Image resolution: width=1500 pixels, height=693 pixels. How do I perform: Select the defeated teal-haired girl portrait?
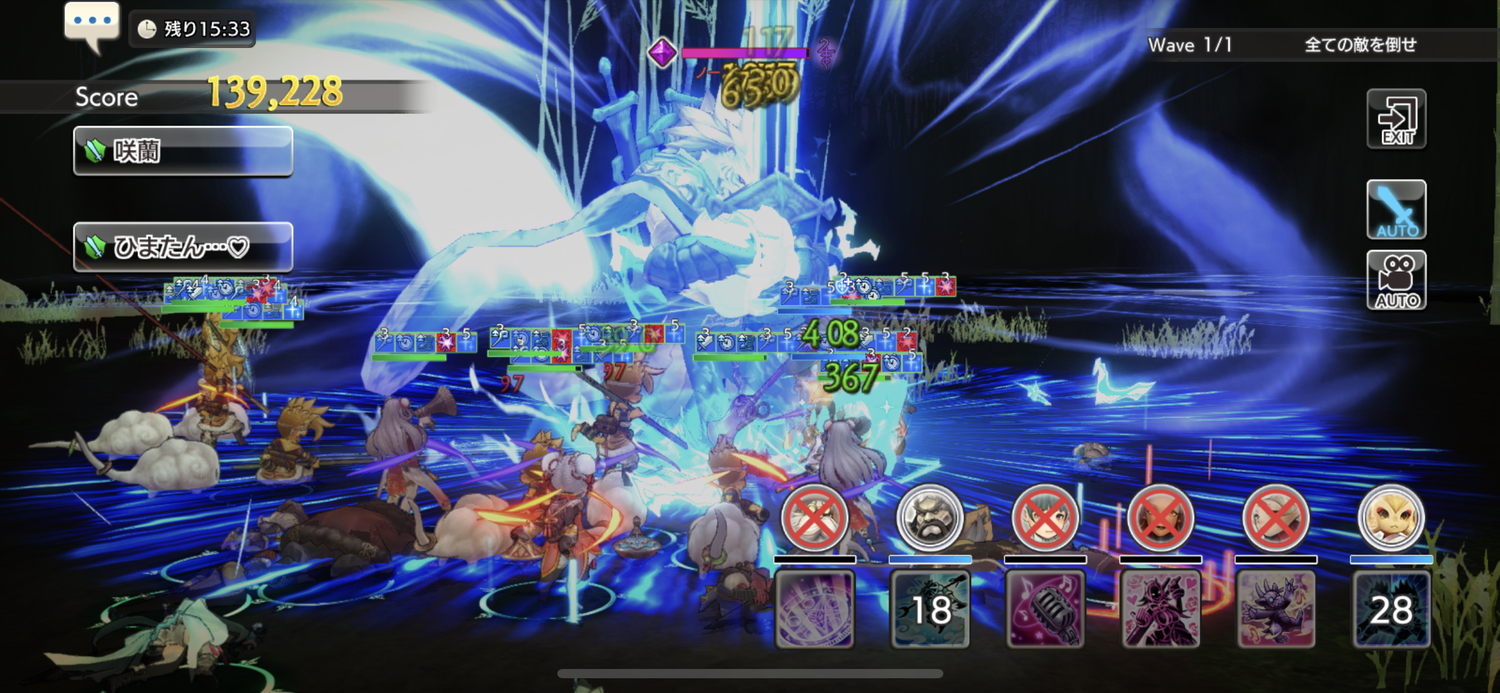pos(1046,519)
